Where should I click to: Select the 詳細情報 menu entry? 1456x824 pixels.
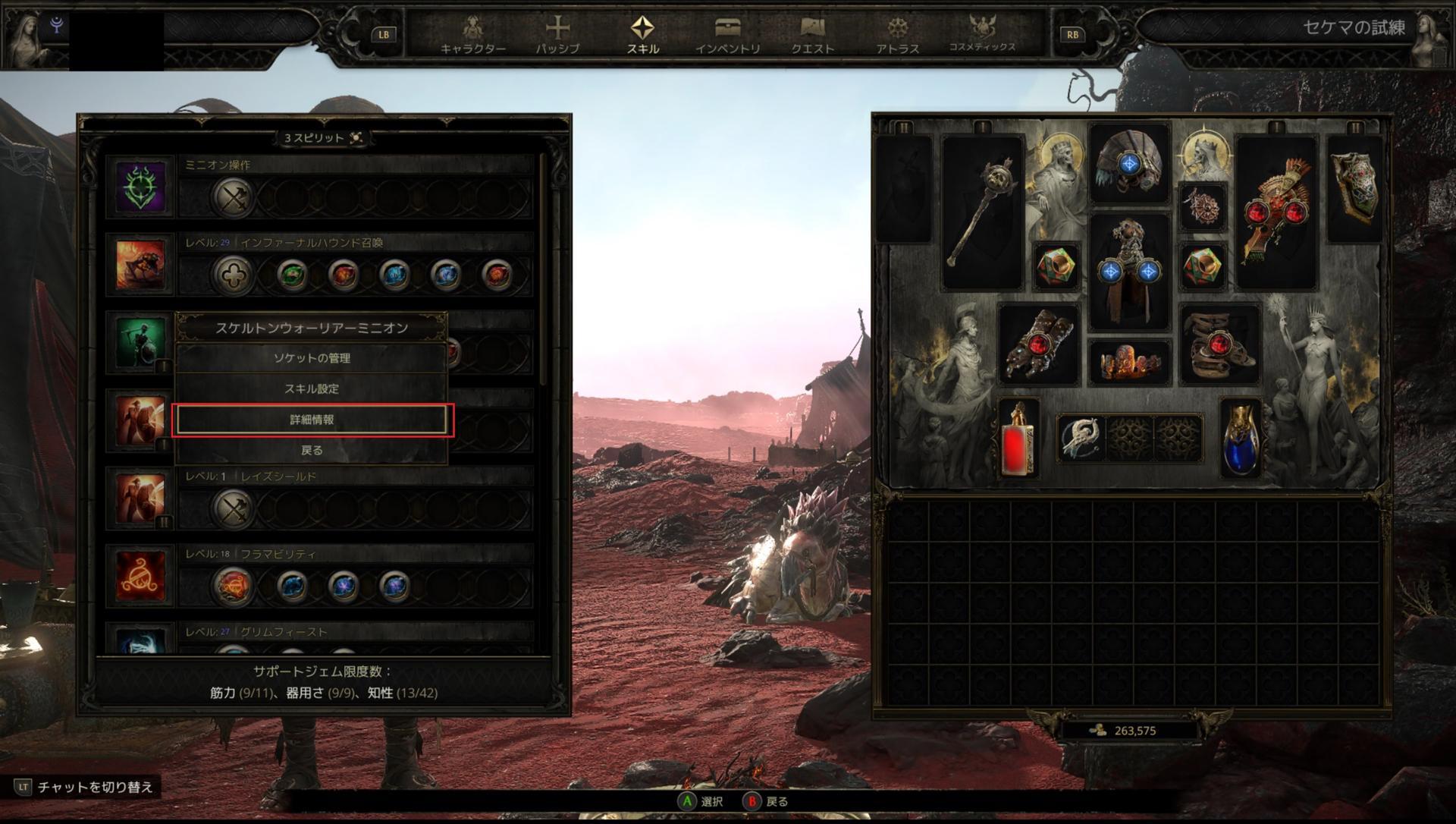coord(312,420)
